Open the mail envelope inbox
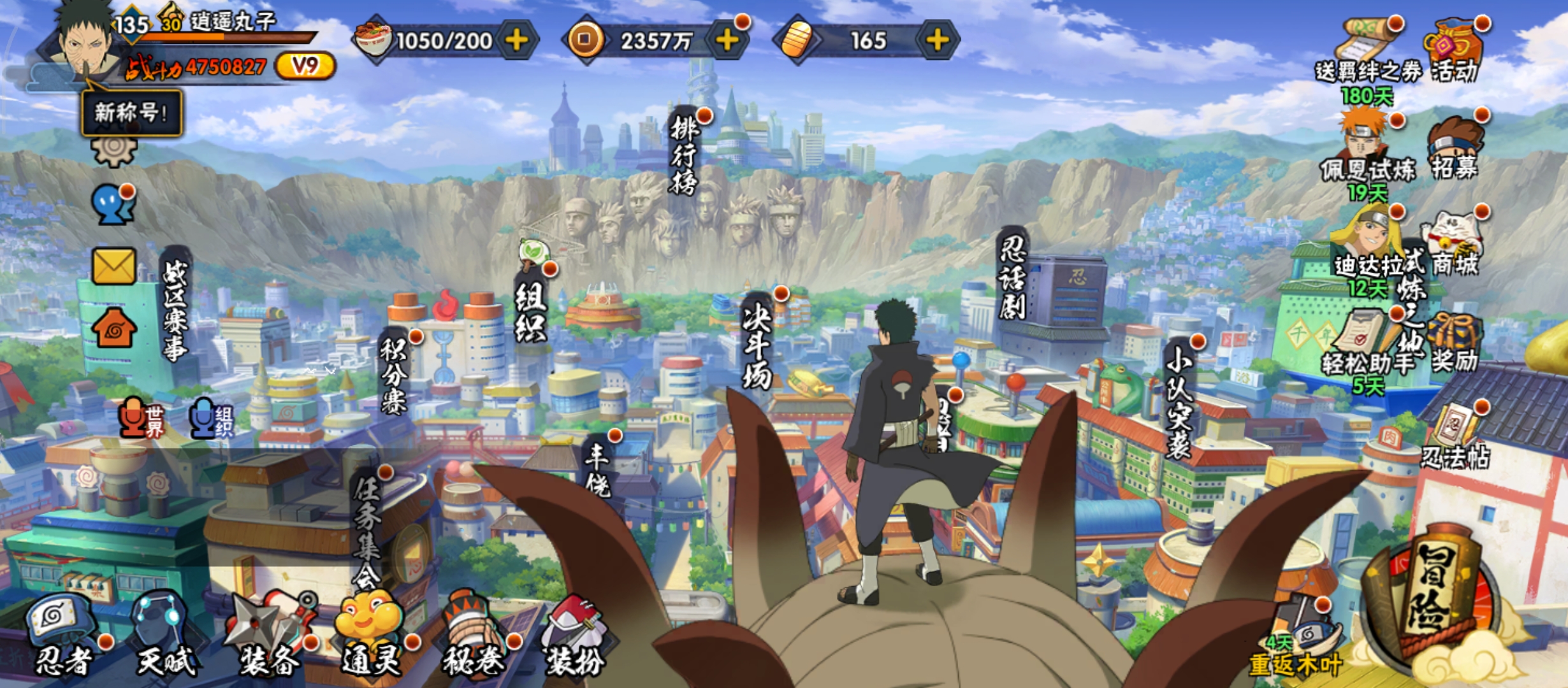 pos(114,266)
